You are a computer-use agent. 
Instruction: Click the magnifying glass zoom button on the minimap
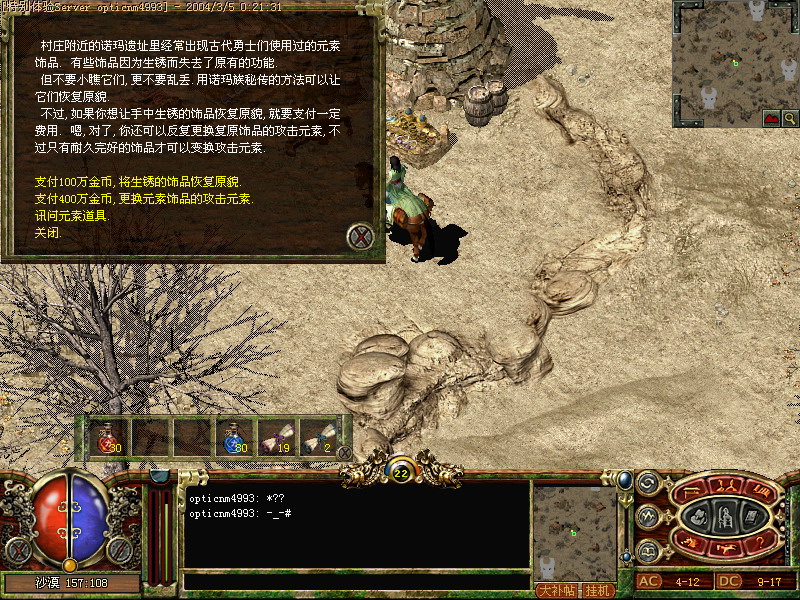pos(791,117)
